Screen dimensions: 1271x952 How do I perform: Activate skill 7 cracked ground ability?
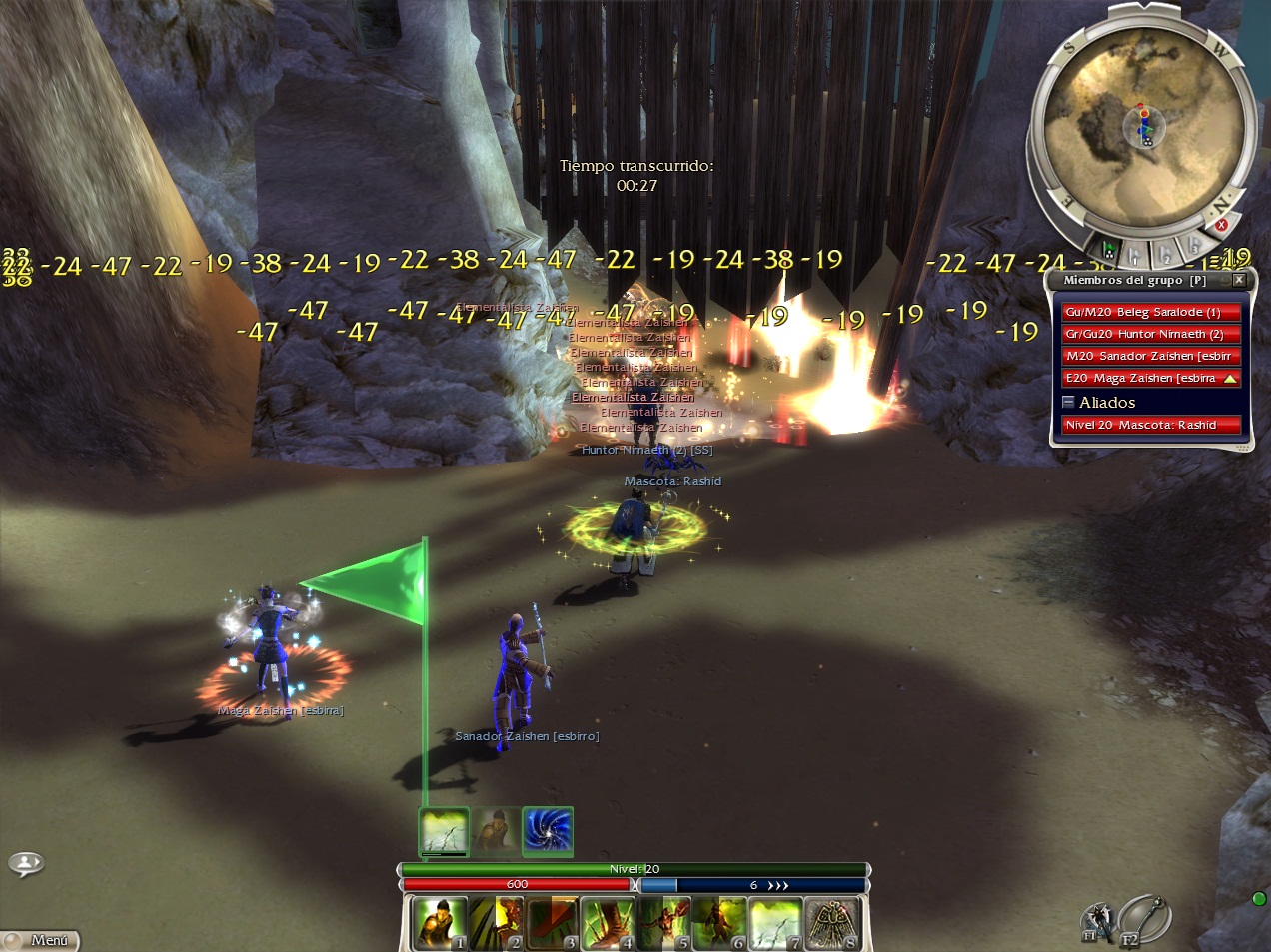coord(775,923)
